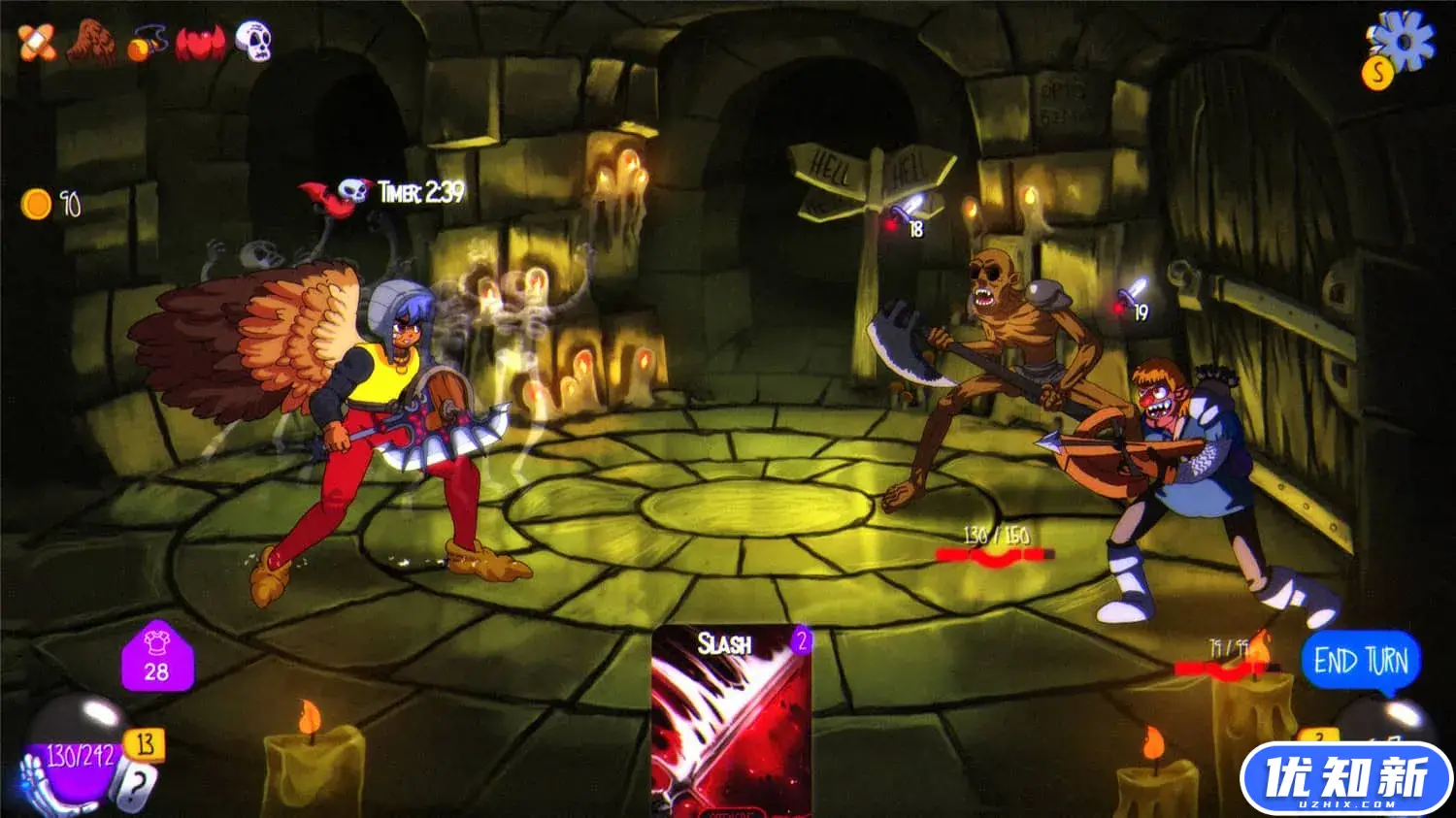
Task: Click the winged skull icon beside the timer
Action: 336,193
